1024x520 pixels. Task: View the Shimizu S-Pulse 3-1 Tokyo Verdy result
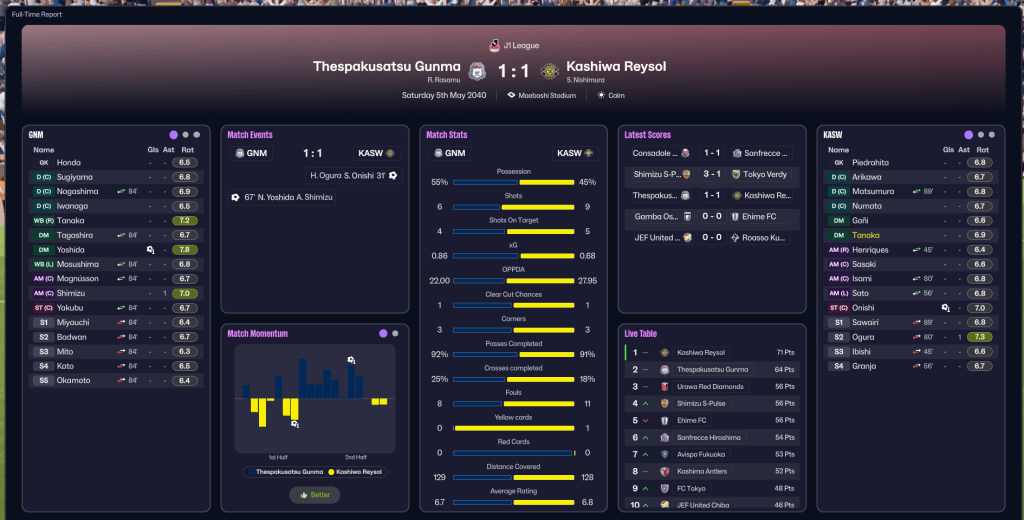click(708, 173)
